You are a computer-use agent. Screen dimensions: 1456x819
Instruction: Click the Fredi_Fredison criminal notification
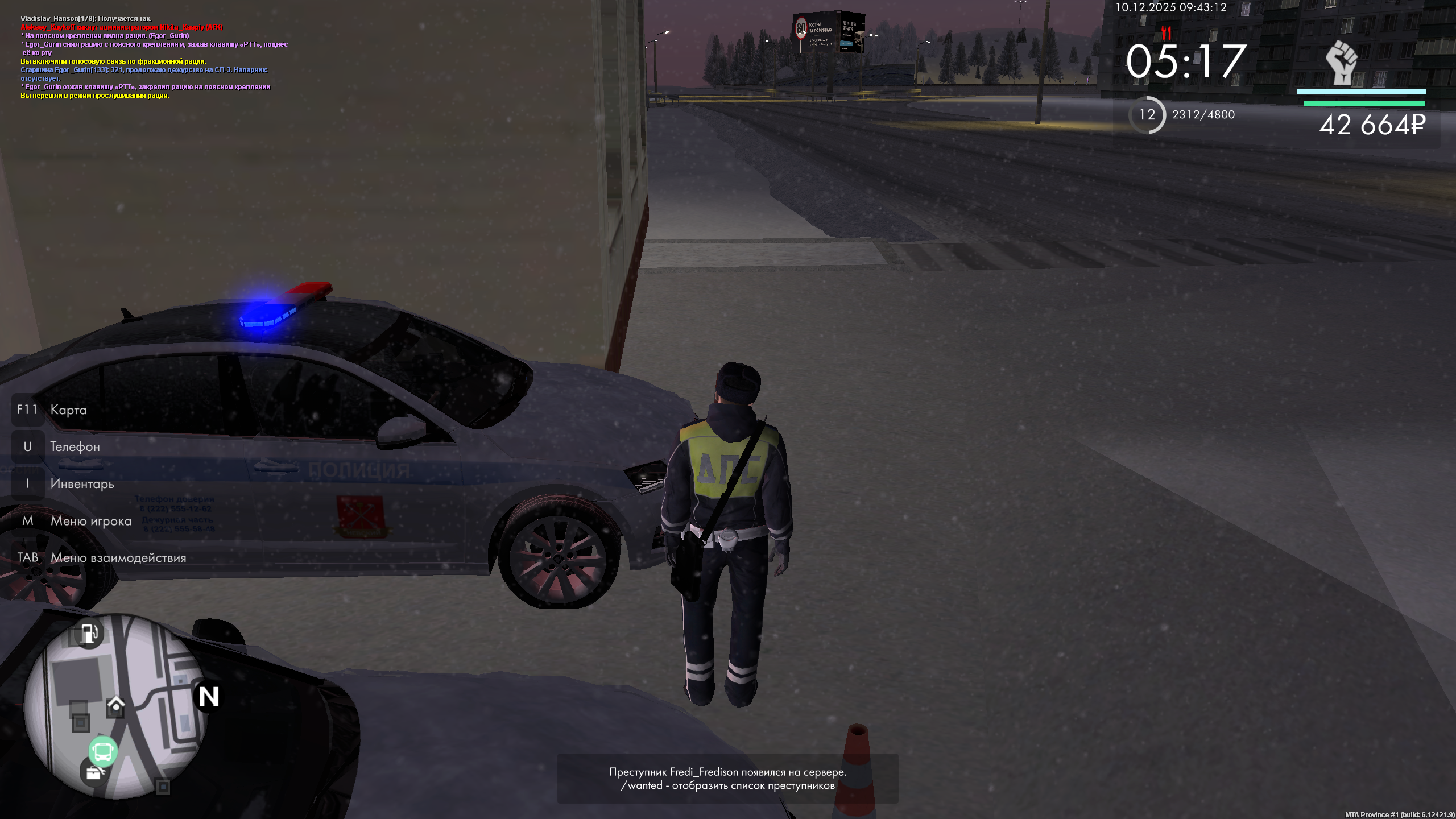[727, 779]
